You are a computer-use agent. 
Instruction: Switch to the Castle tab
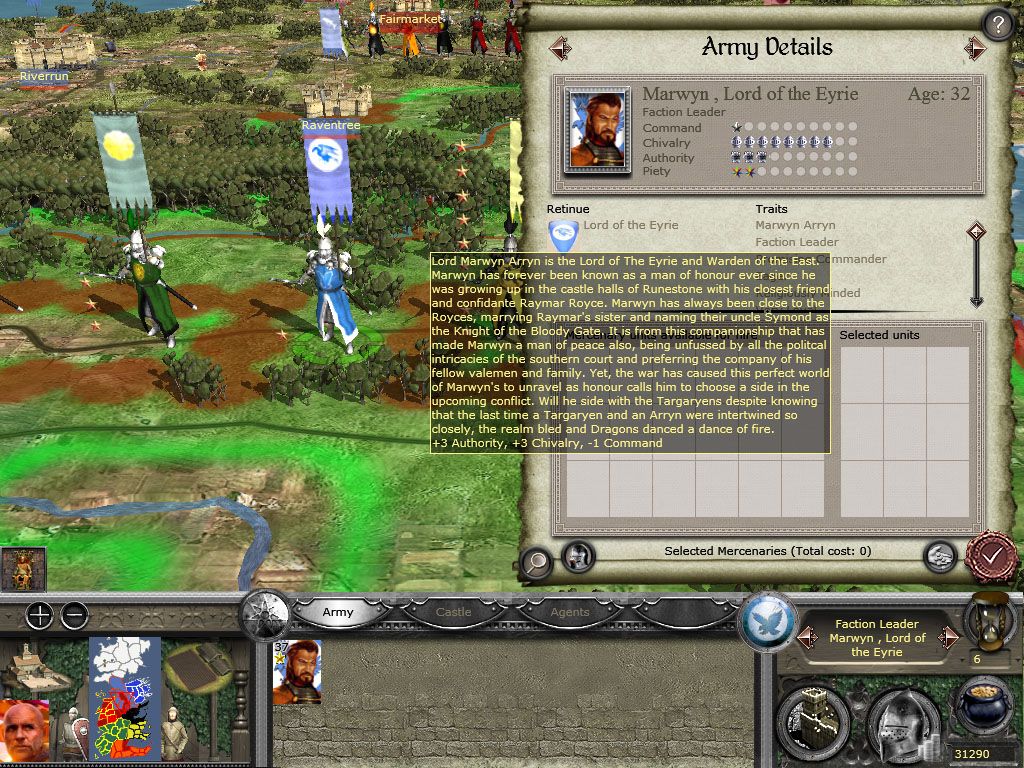[453, 612]
